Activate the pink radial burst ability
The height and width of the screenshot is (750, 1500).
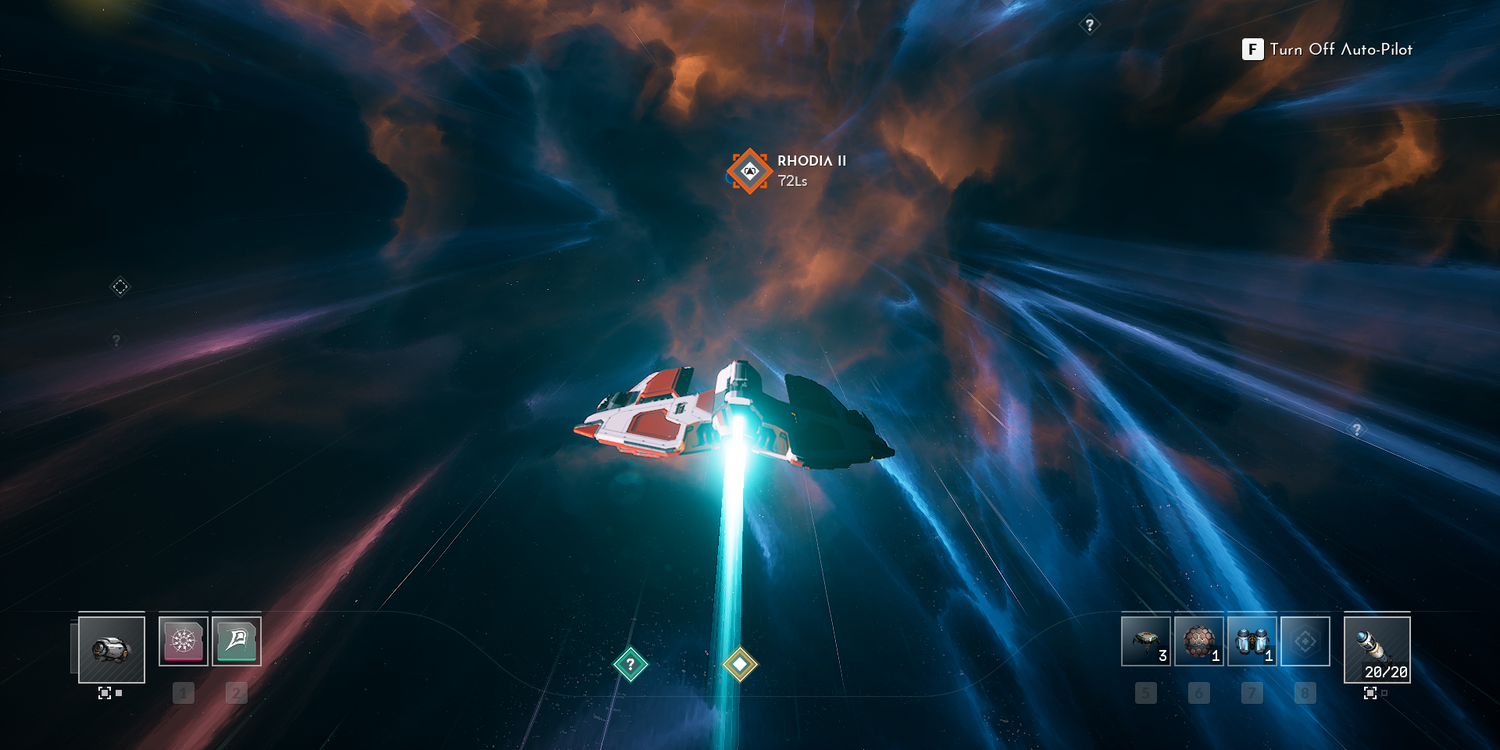(183, 641)
